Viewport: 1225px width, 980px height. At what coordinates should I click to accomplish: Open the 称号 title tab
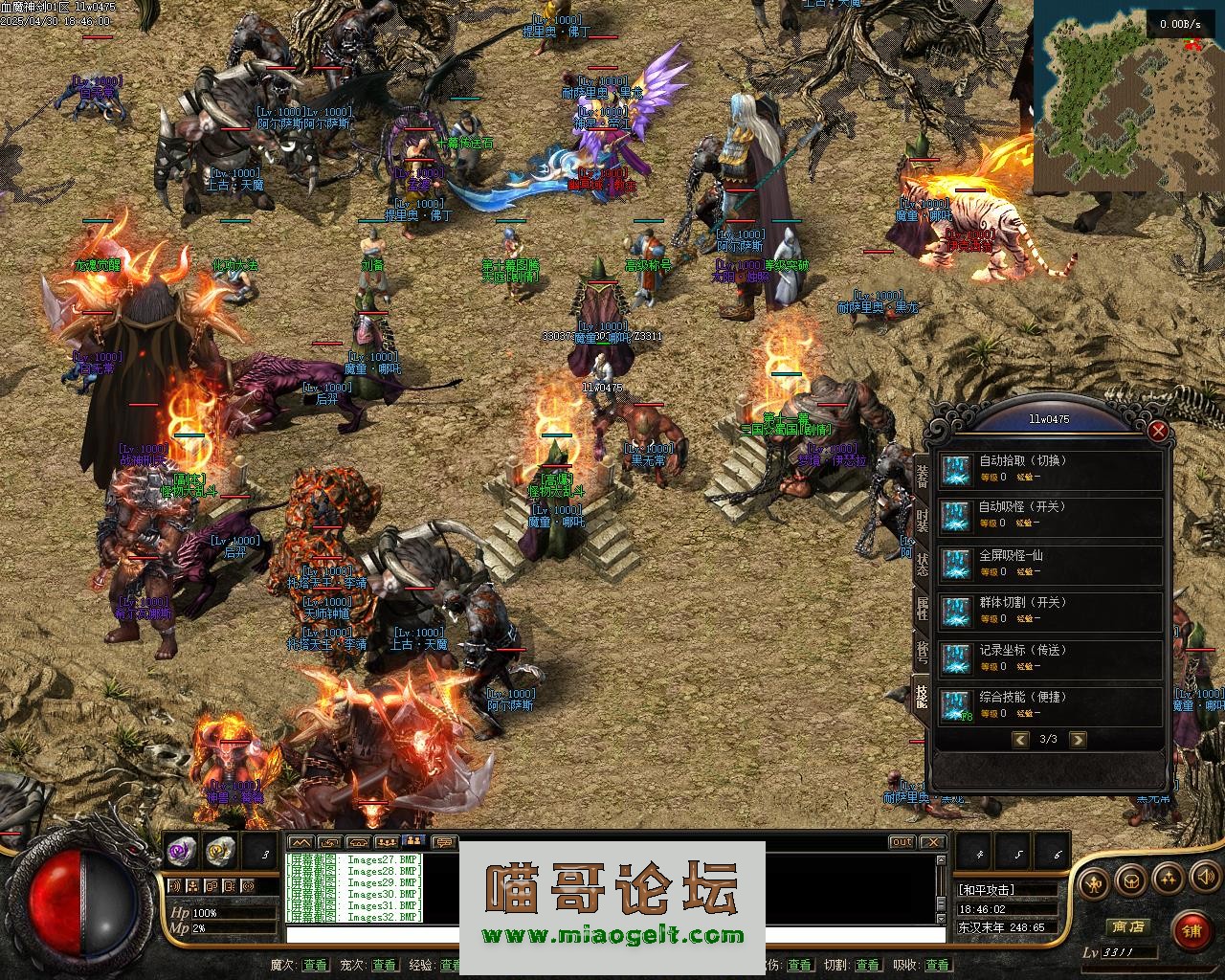click(922, 652)
